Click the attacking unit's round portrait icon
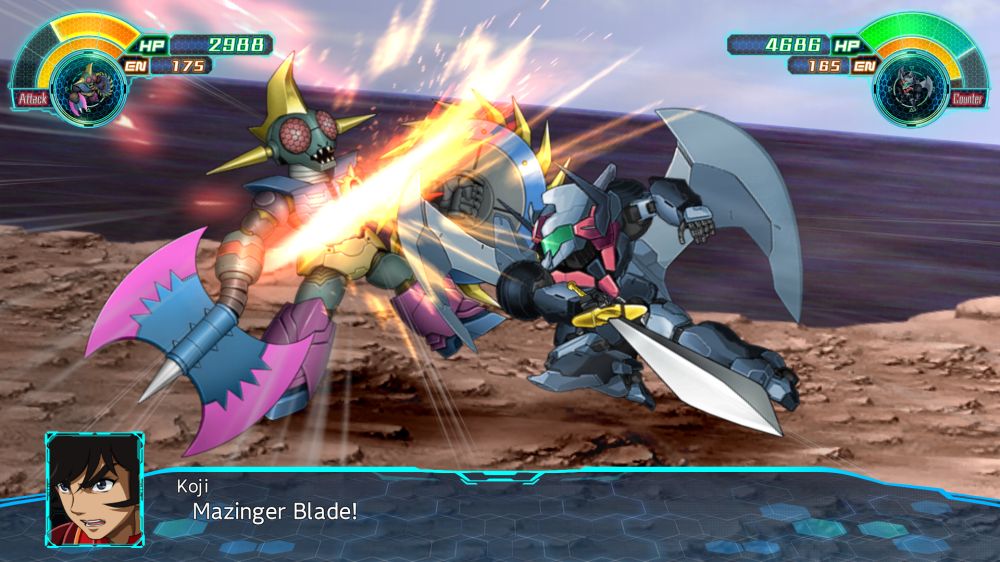This screenshot has height=562, width=1000. 75,86
